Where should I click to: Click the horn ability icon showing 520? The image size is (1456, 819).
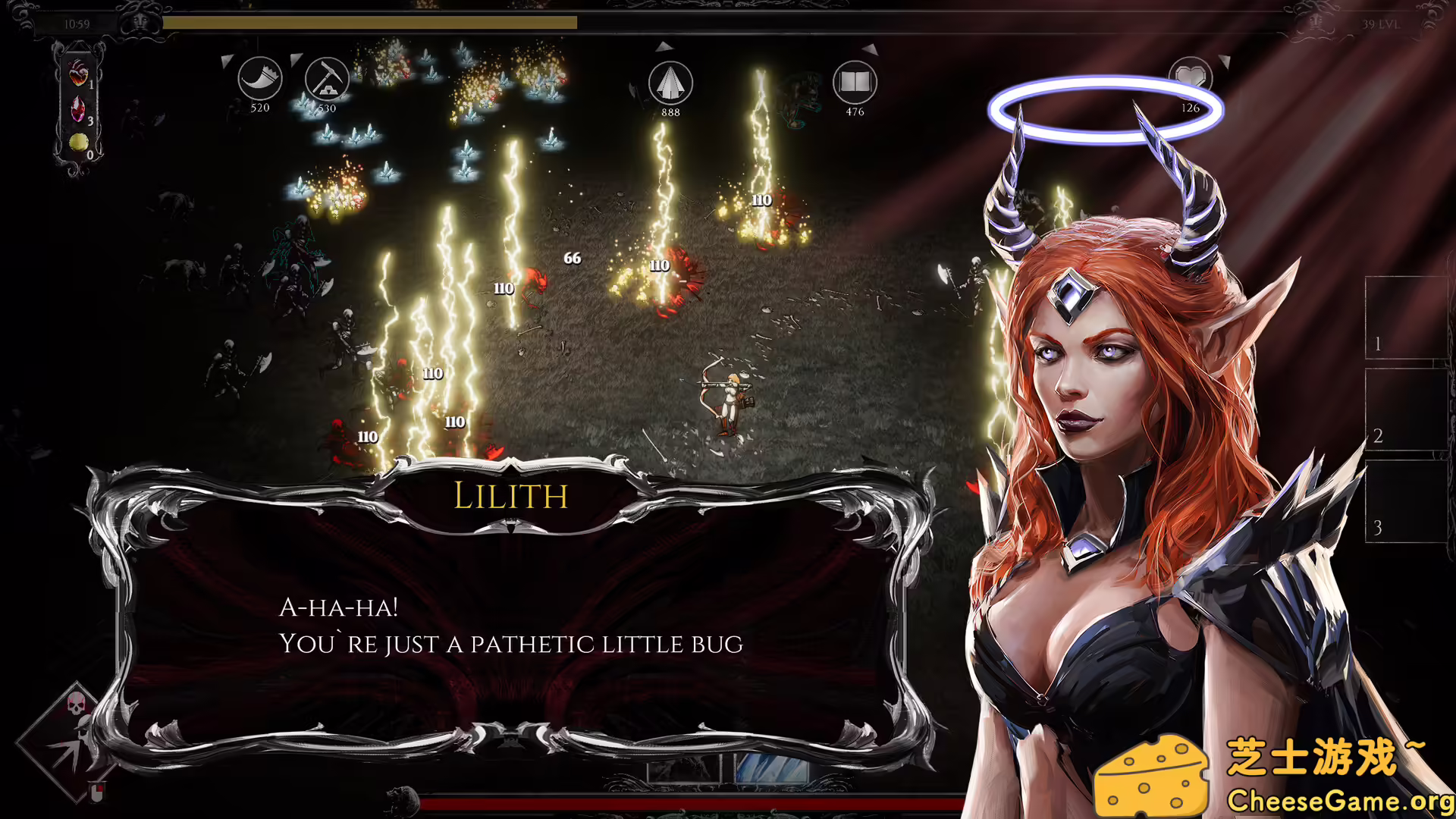pos(259,79)
